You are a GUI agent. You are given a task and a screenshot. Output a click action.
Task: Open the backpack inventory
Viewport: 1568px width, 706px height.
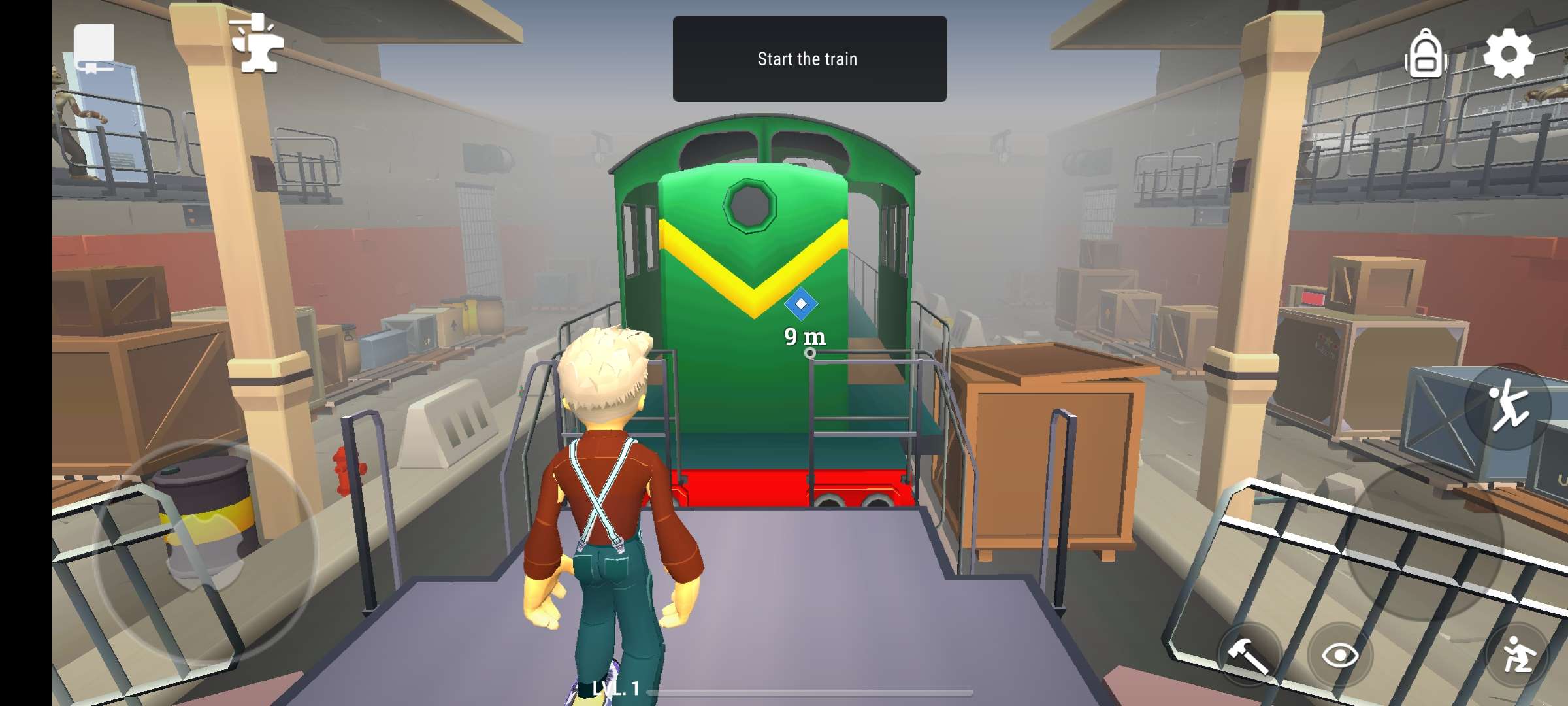pos(1426,56)
